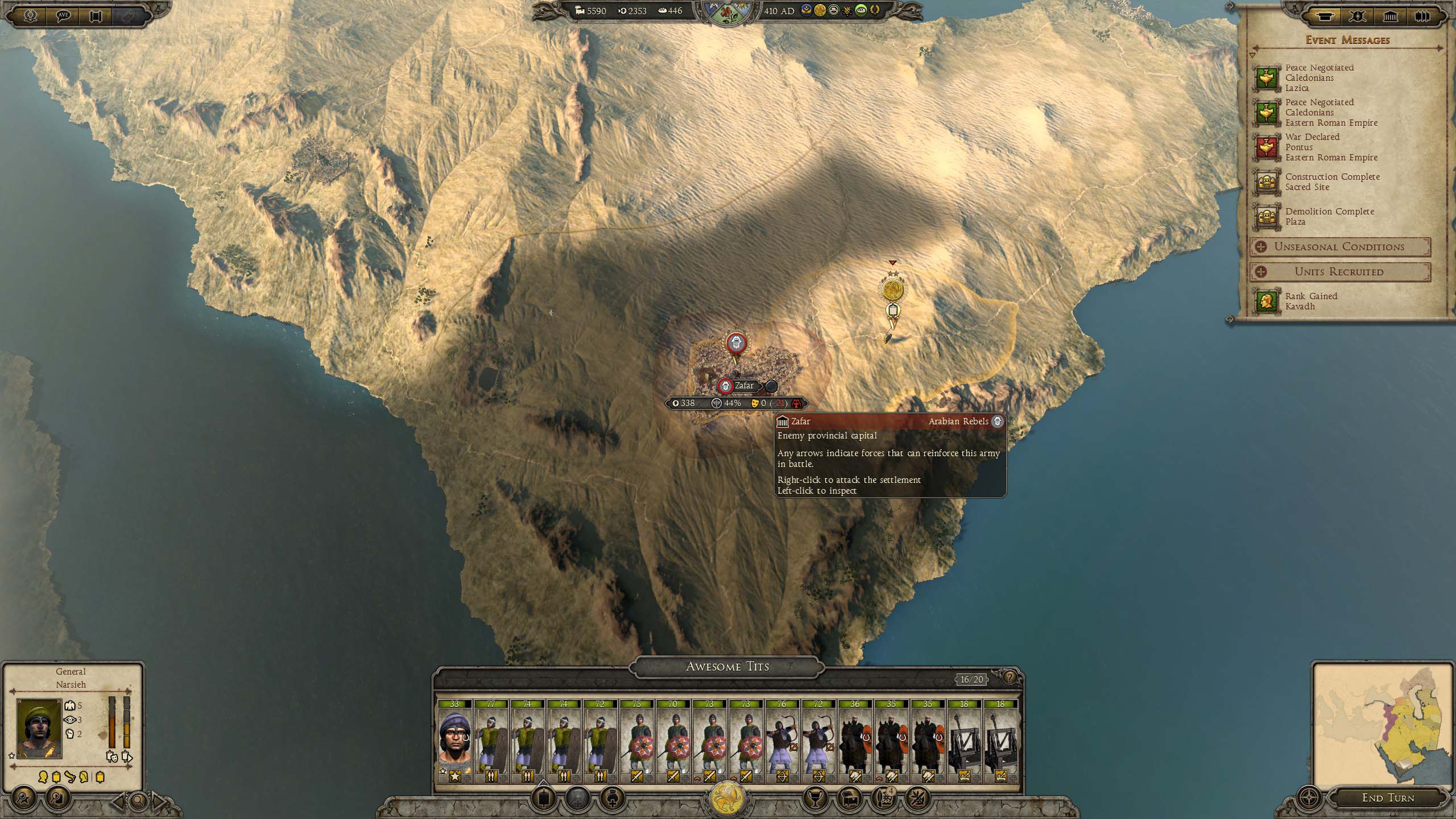
Task: Click the General Narsieh portrait
Action: coord(39,728)
